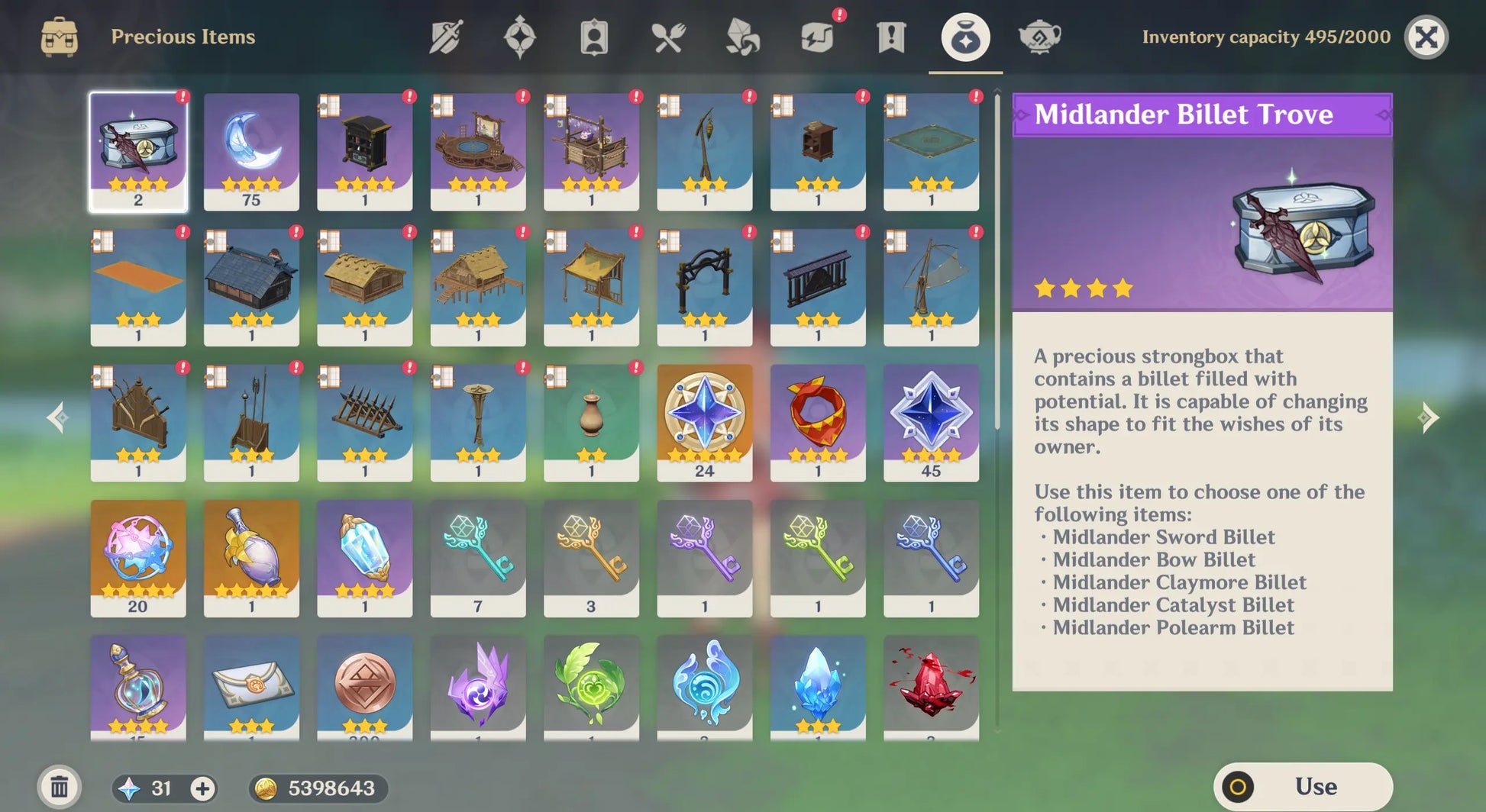Close the inventory screen
Screen dimensions: 1486x812
(x=1426, y=37)
